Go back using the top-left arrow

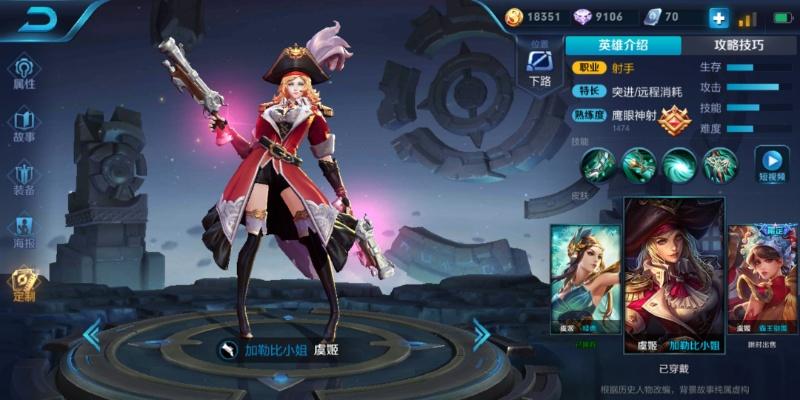(x=38, y=19)
